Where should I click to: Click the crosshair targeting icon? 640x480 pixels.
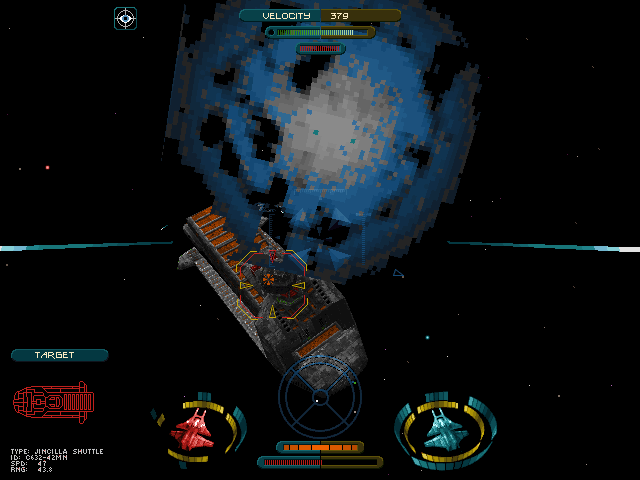click(x=125, y=17)
